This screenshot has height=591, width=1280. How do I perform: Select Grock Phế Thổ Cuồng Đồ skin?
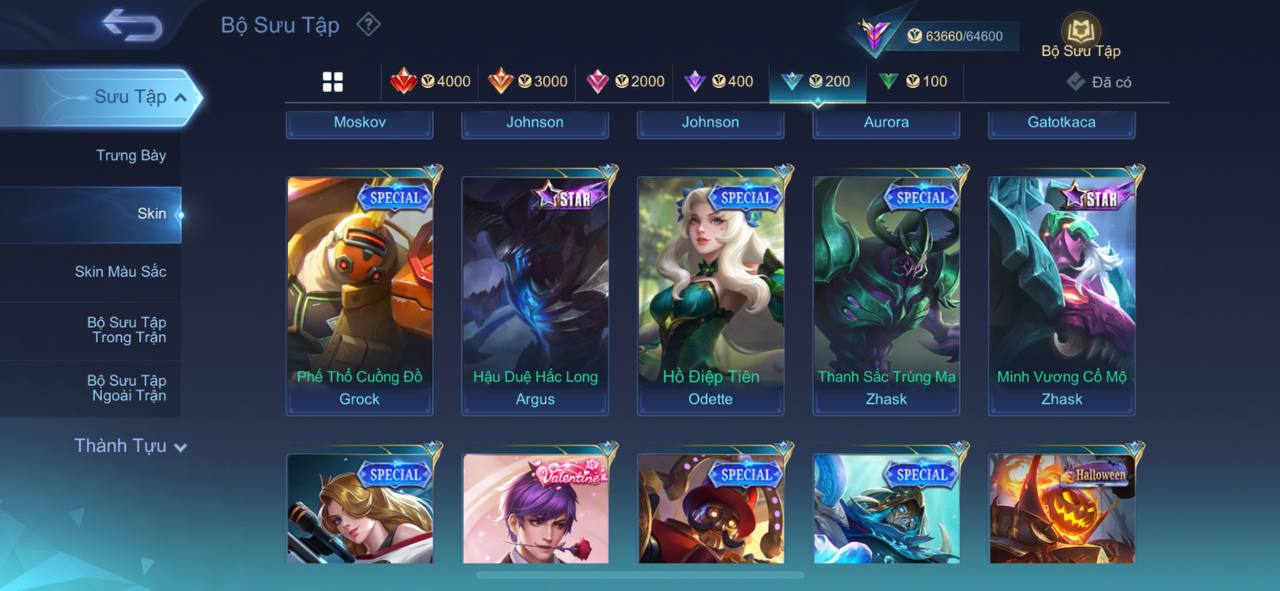coord(360,295)
